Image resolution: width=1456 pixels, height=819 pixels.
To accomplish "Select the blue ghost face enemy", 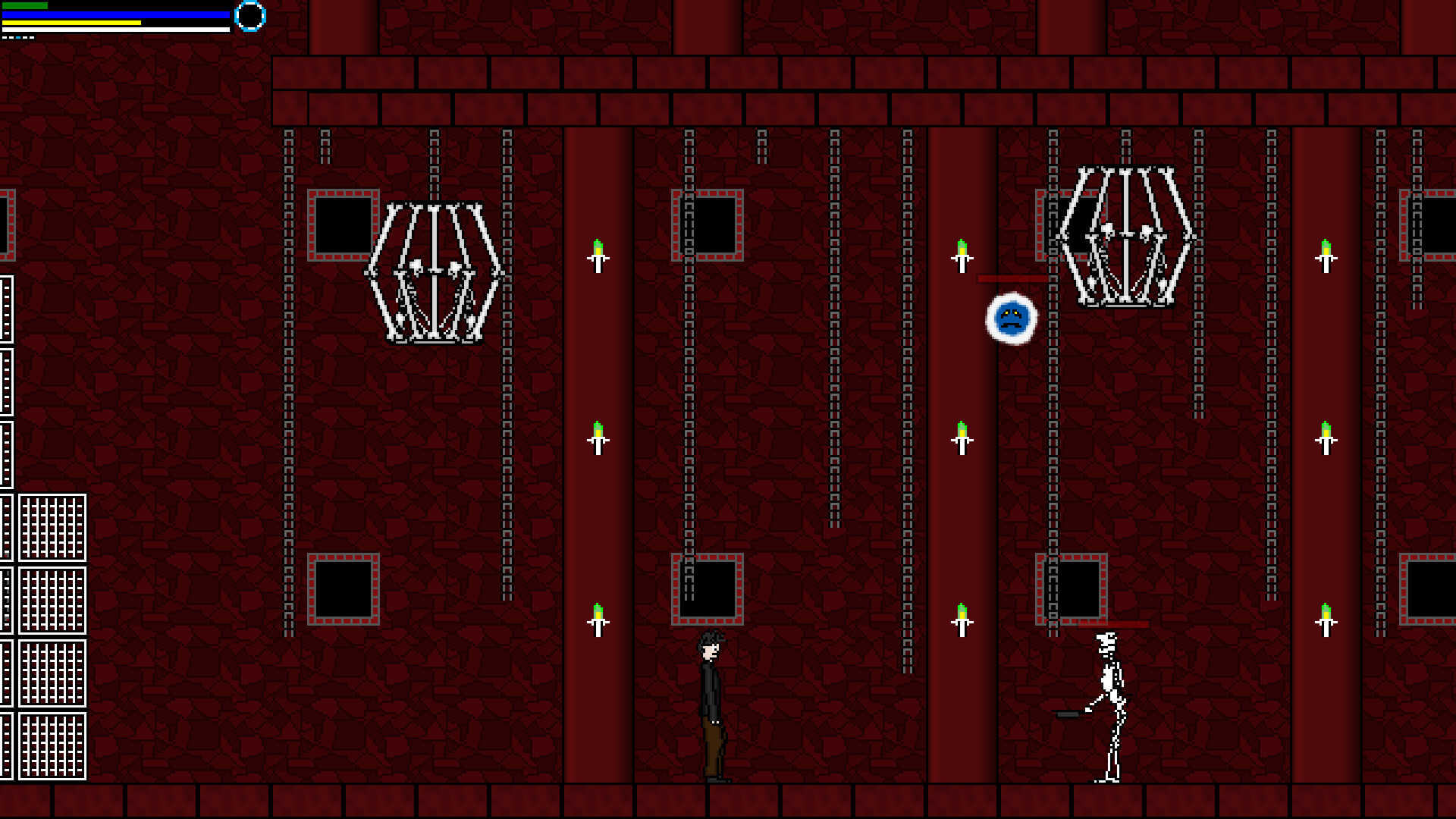I will pyautogui.click(x=1012, y=318).
